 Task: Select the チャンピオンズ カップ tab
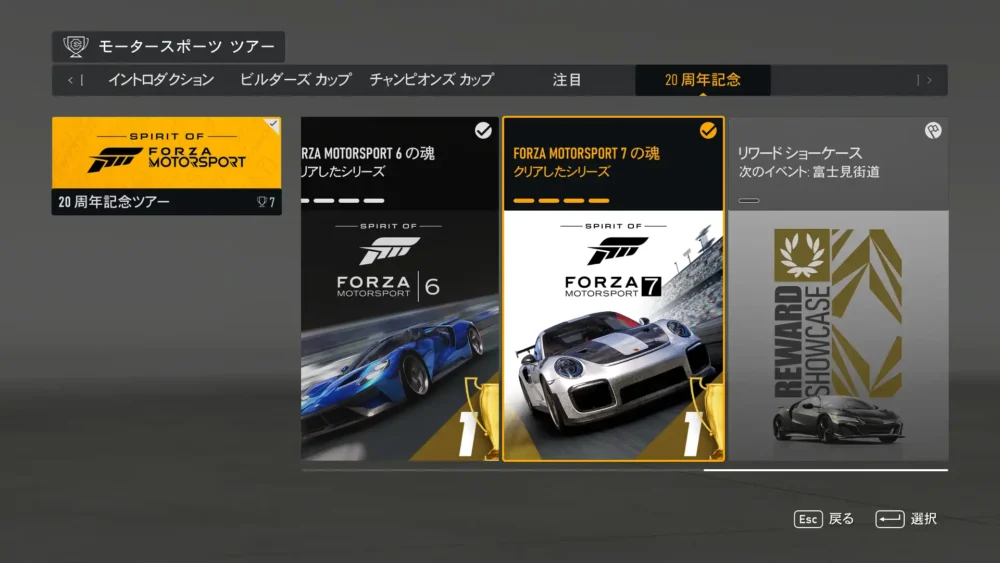[431, 80]
